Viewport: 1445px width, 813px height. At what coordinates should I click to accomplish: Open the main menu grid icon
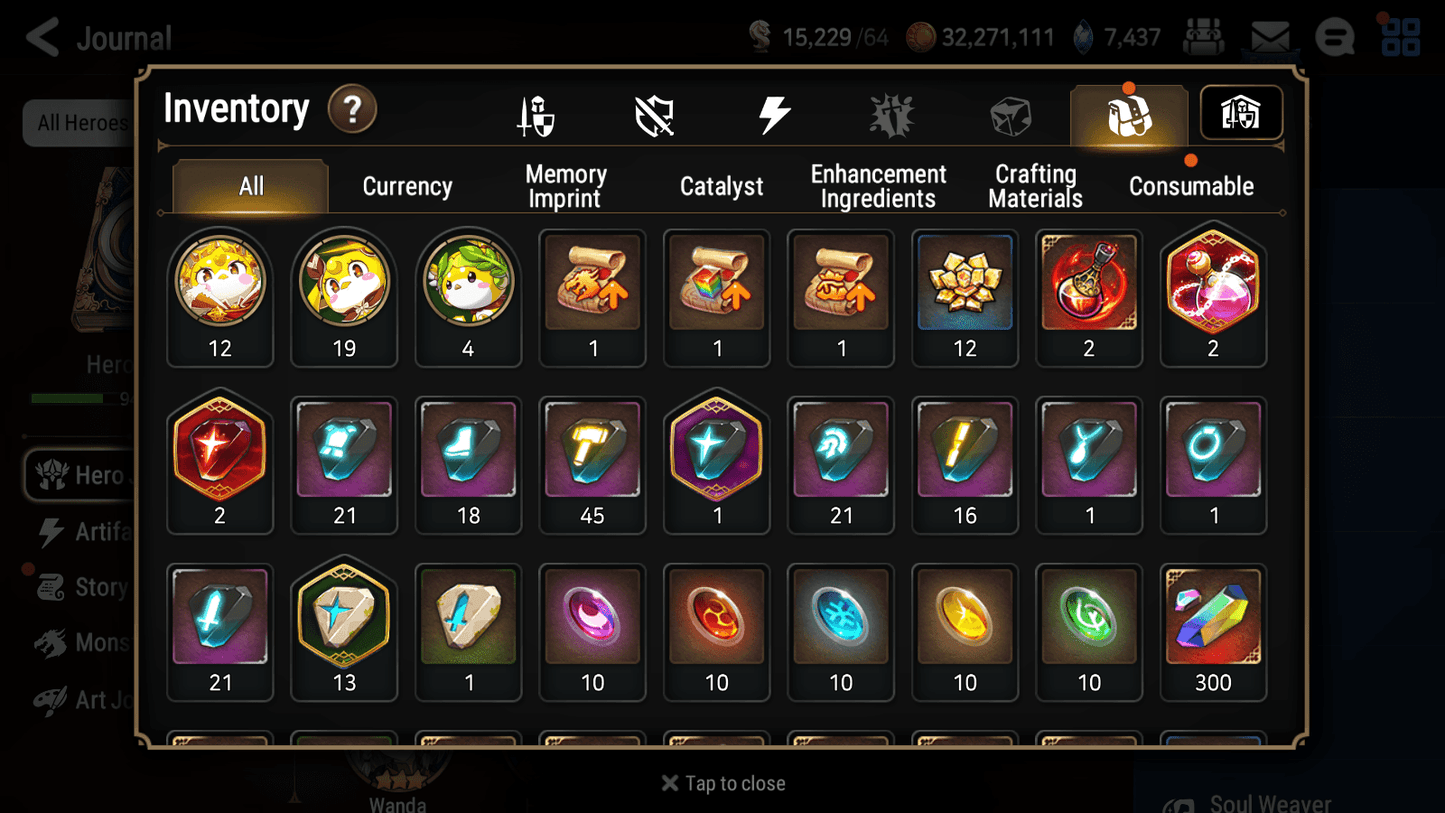pos(1400,37)
